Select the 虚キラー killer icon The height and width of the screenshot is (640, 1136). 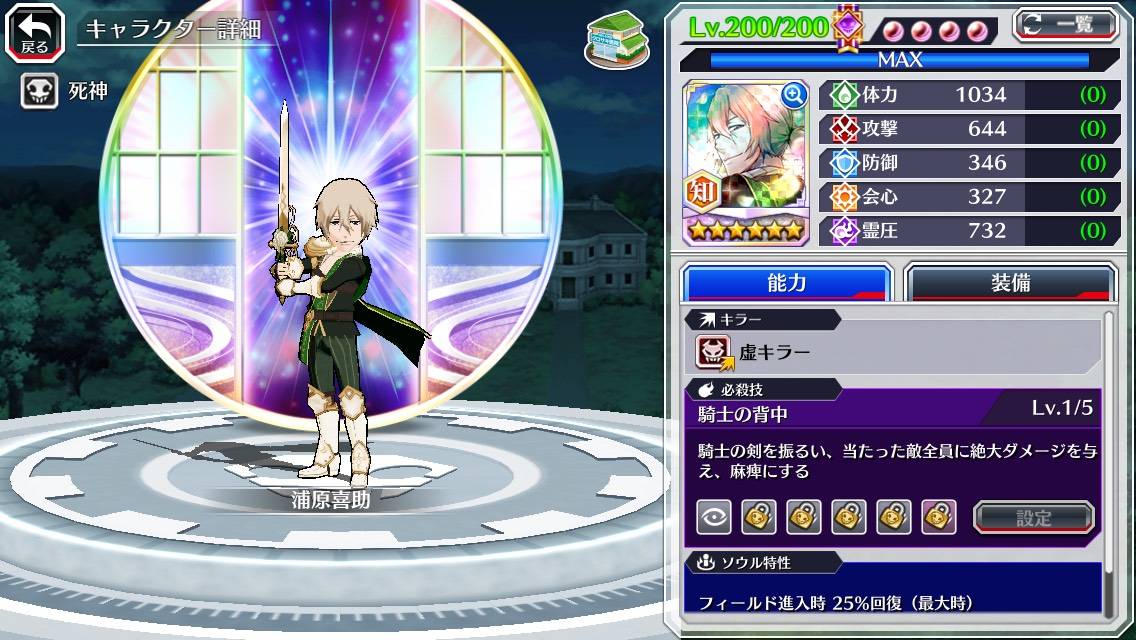(715, 352)
